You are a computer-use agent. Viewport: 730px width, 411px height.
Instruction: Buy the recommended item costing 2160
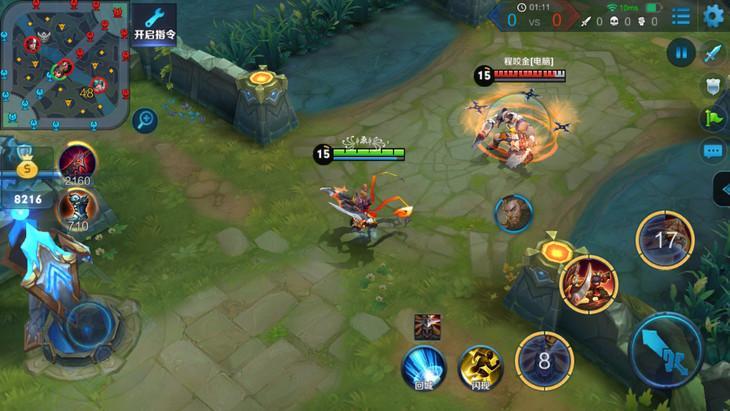77,162
